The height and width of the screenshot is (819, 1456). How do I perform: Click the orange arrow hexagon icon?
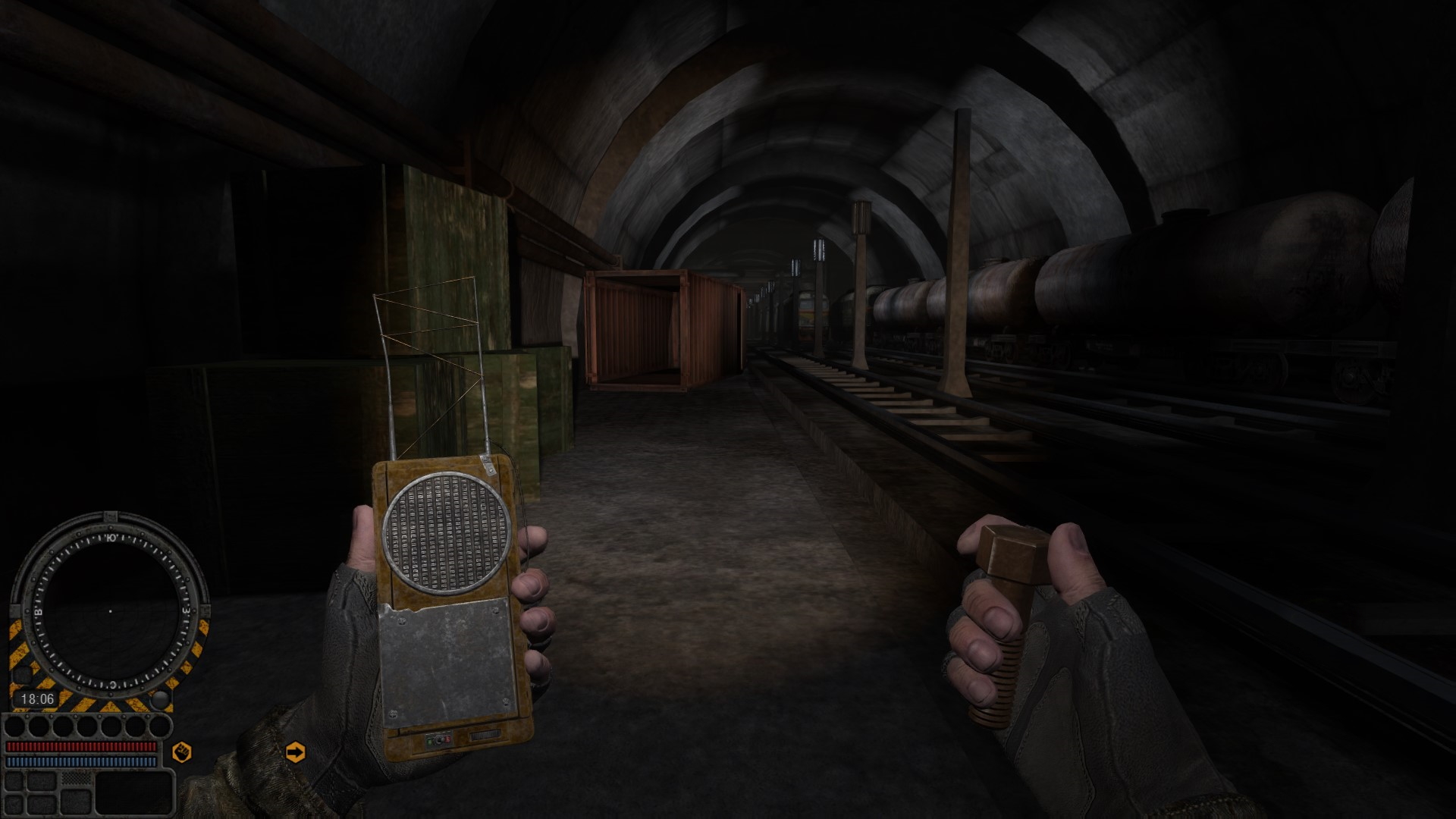point(295,752)
